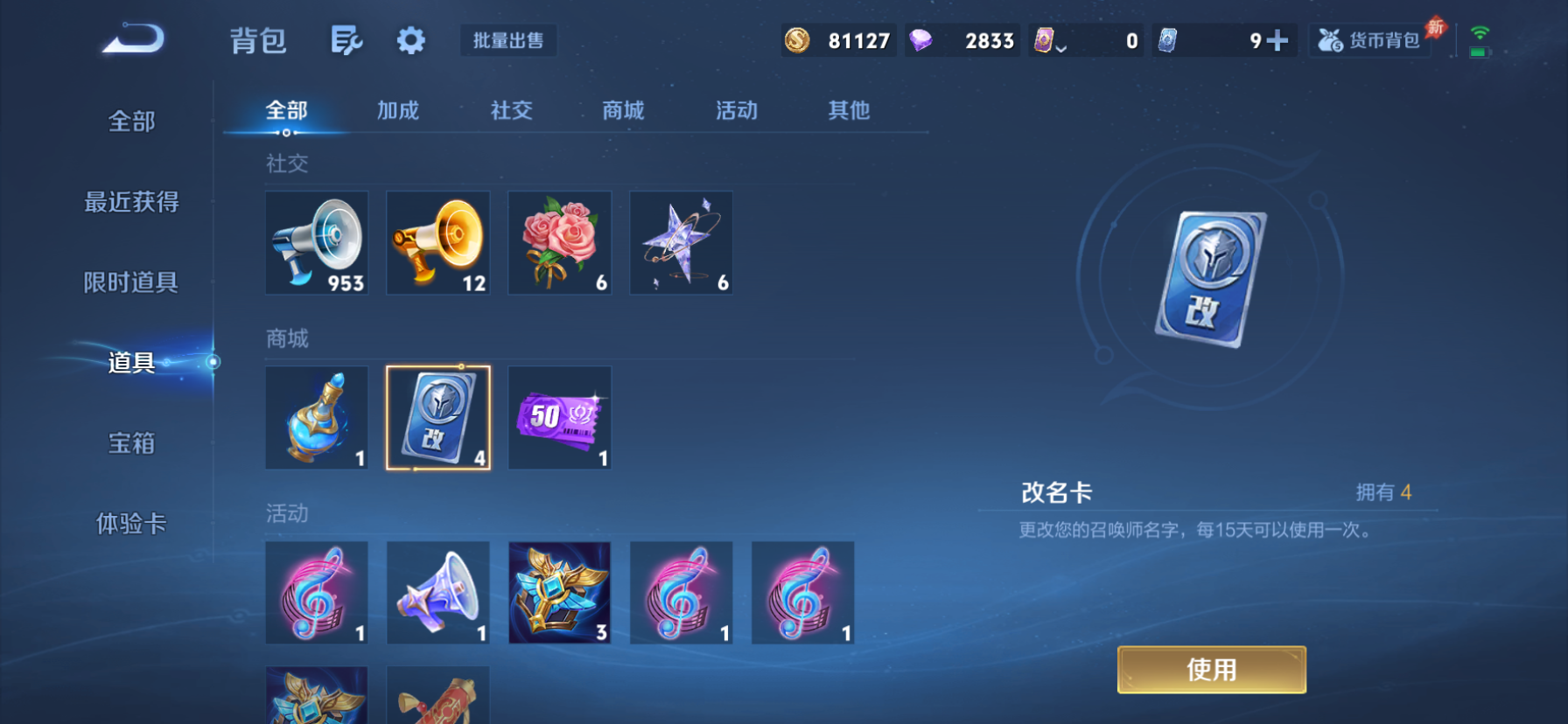Switch to the 其他 tab
The image size is (1568, 724).
(846, 110)
